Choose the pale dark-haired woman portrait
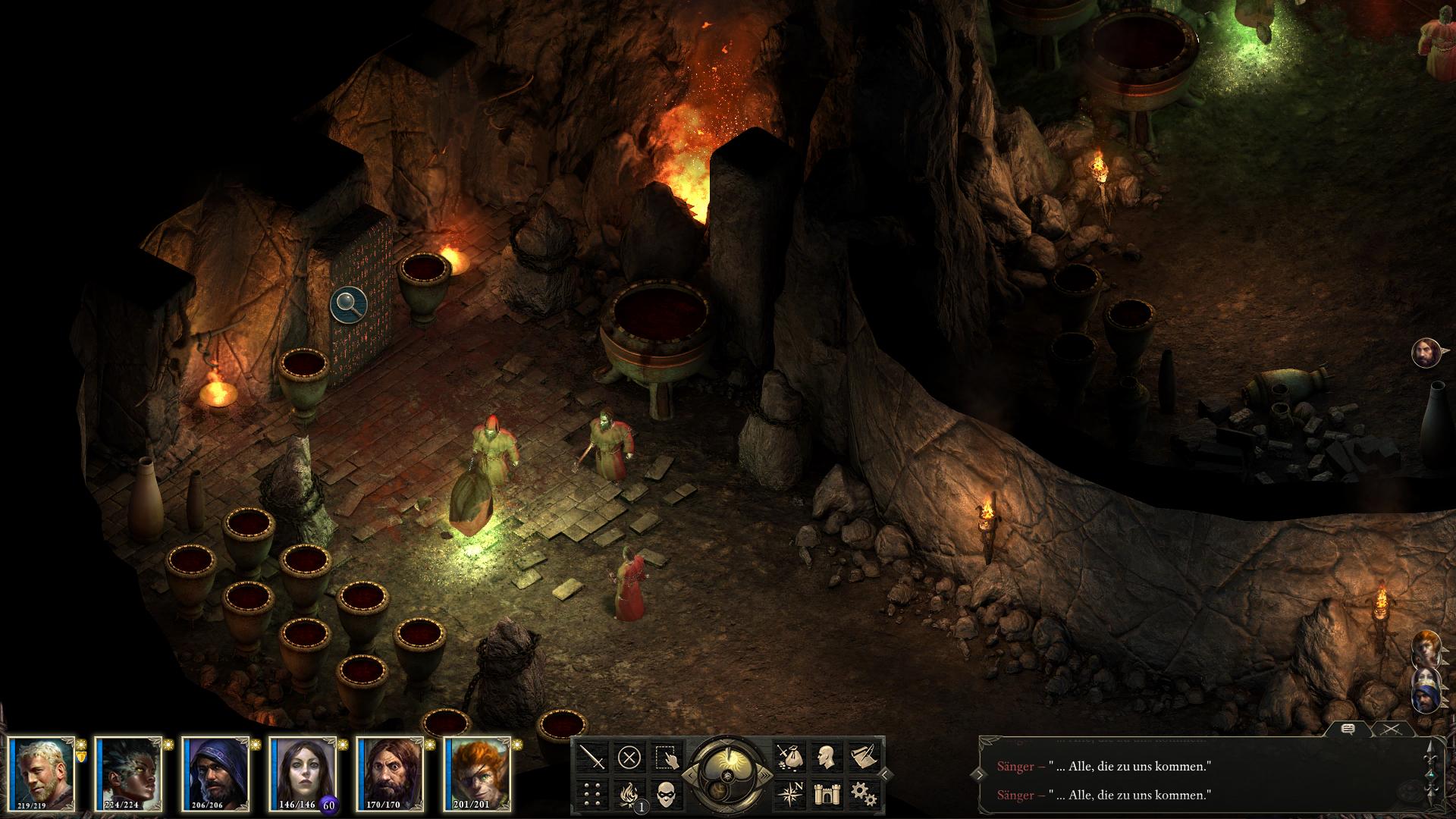Viewport: 1456px width, 819px height. pyautogui.click(x=303, y=772)
